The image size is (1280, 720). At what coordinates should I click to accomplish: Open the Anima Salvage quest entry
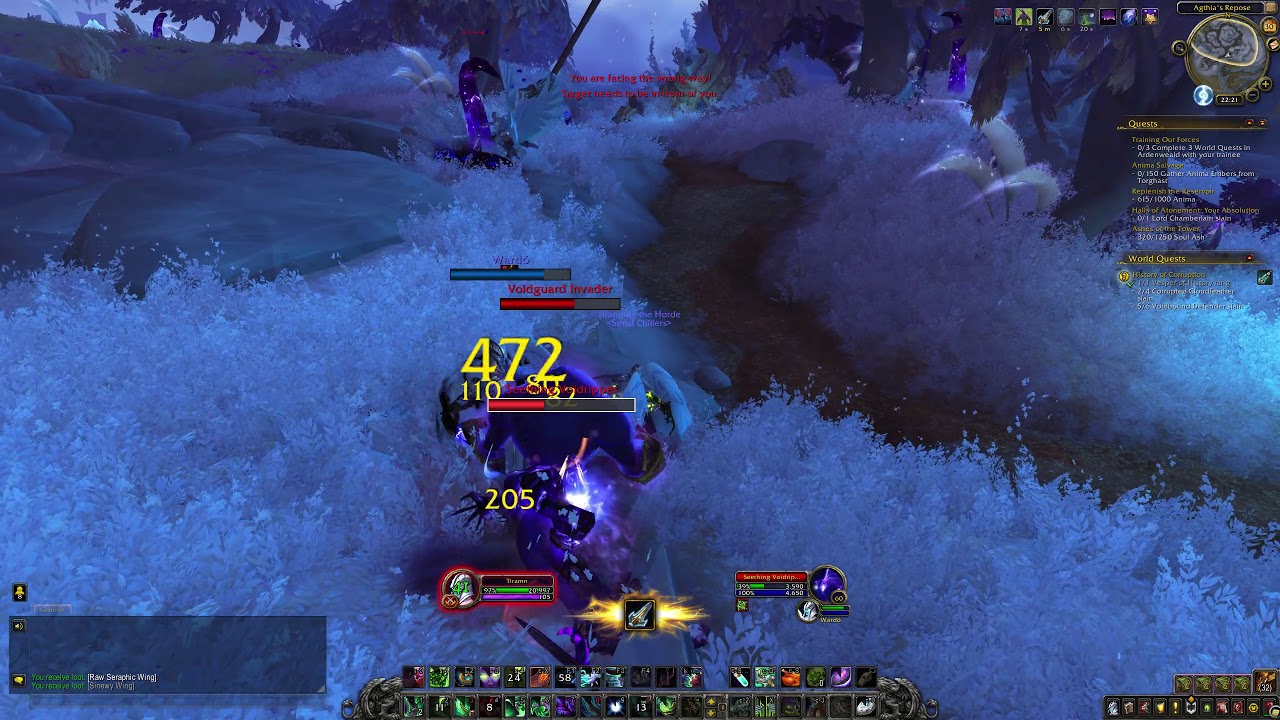1158,165
